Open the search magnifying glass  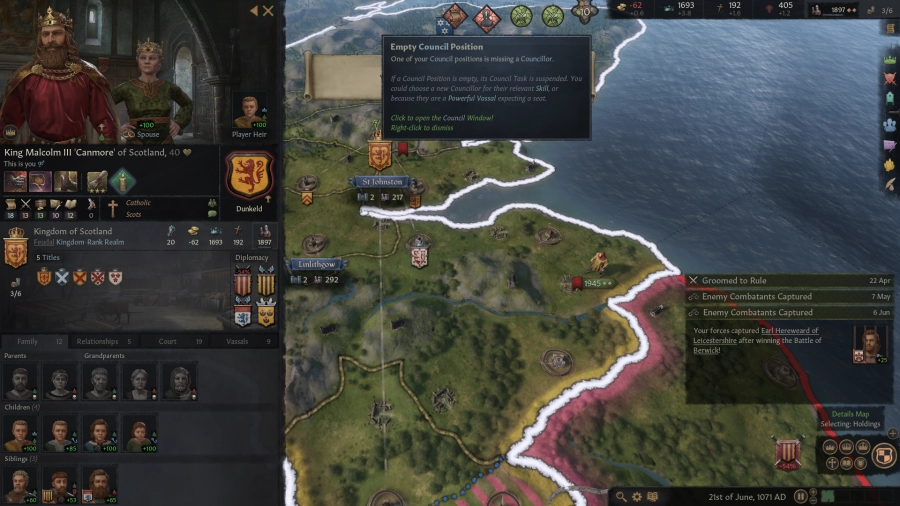(x=621, y=496)
